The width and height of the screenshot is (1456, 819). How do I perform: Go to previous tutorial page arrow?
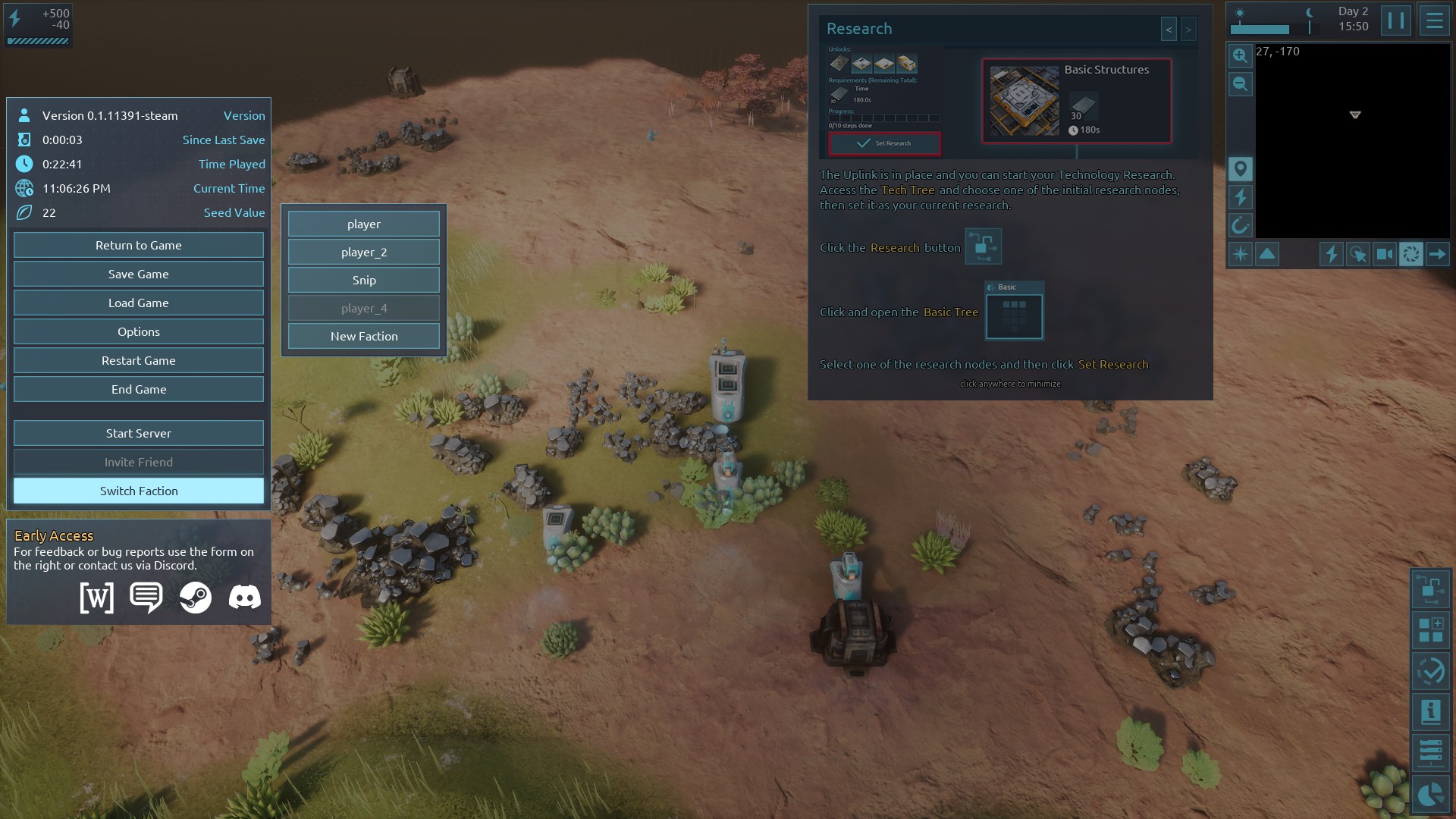coord(1169,30)
